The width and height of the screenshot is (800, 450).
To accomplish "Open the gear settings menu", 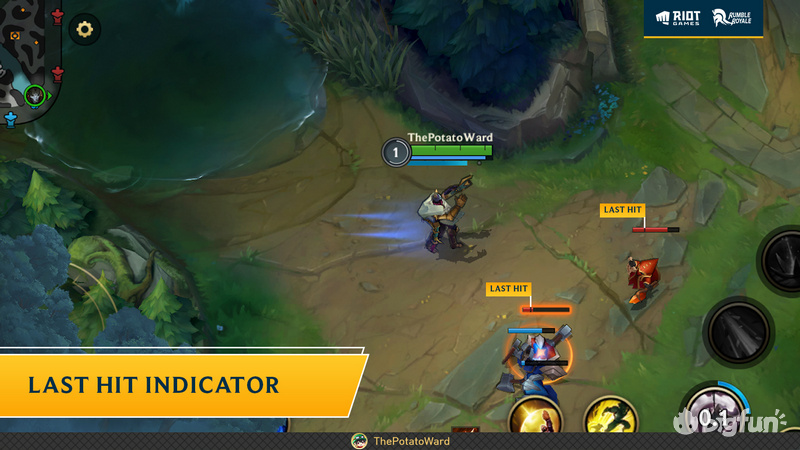I will pyautogui.click(x=85, y=29).
